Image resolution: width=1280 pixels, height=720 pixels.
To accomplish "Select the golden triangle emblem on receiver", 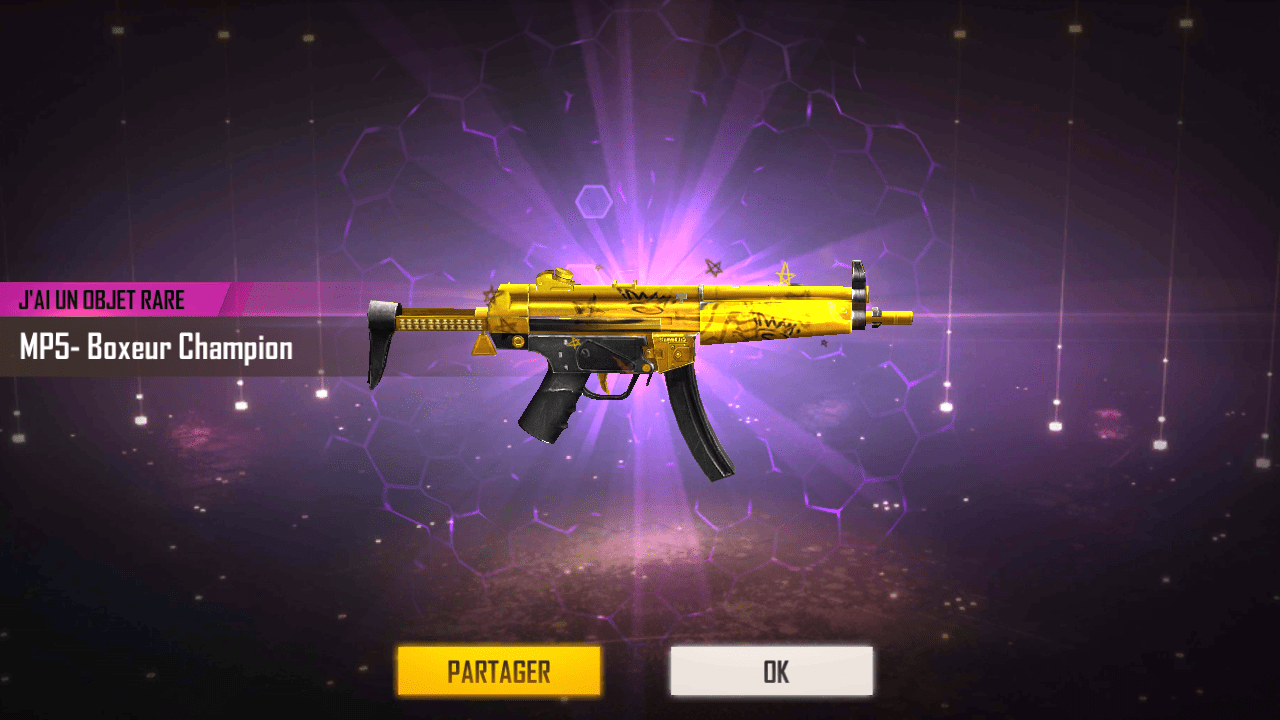I will (483, 345).
